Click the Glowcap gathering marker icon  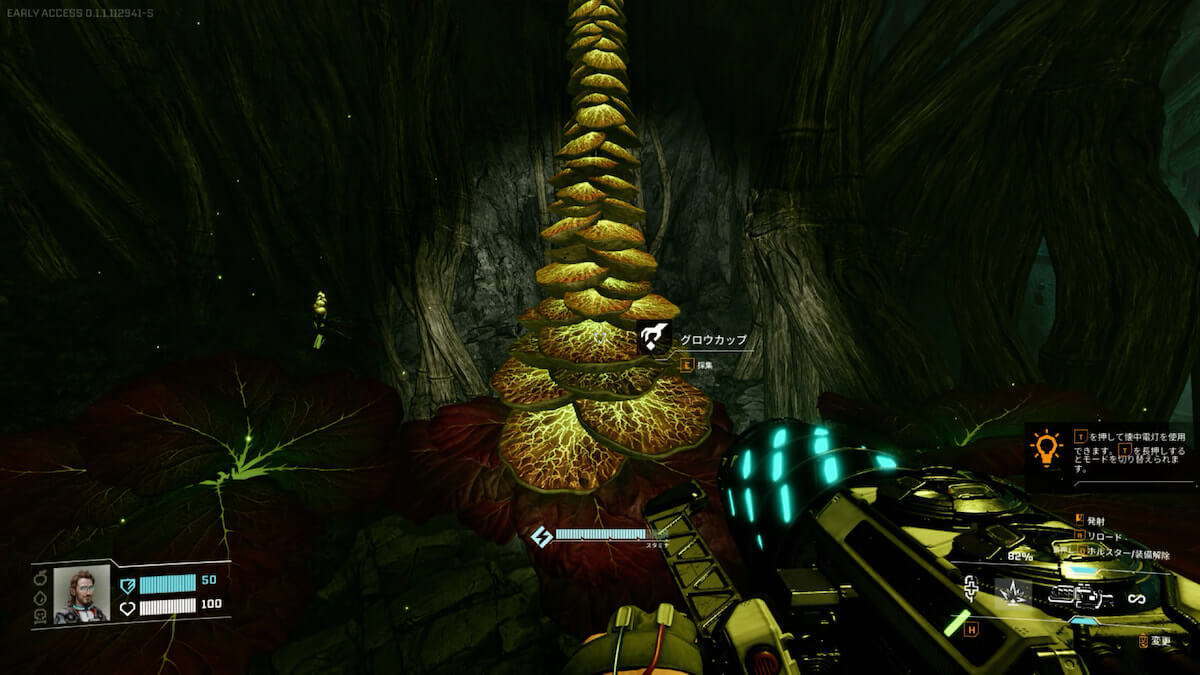[655, 338]
